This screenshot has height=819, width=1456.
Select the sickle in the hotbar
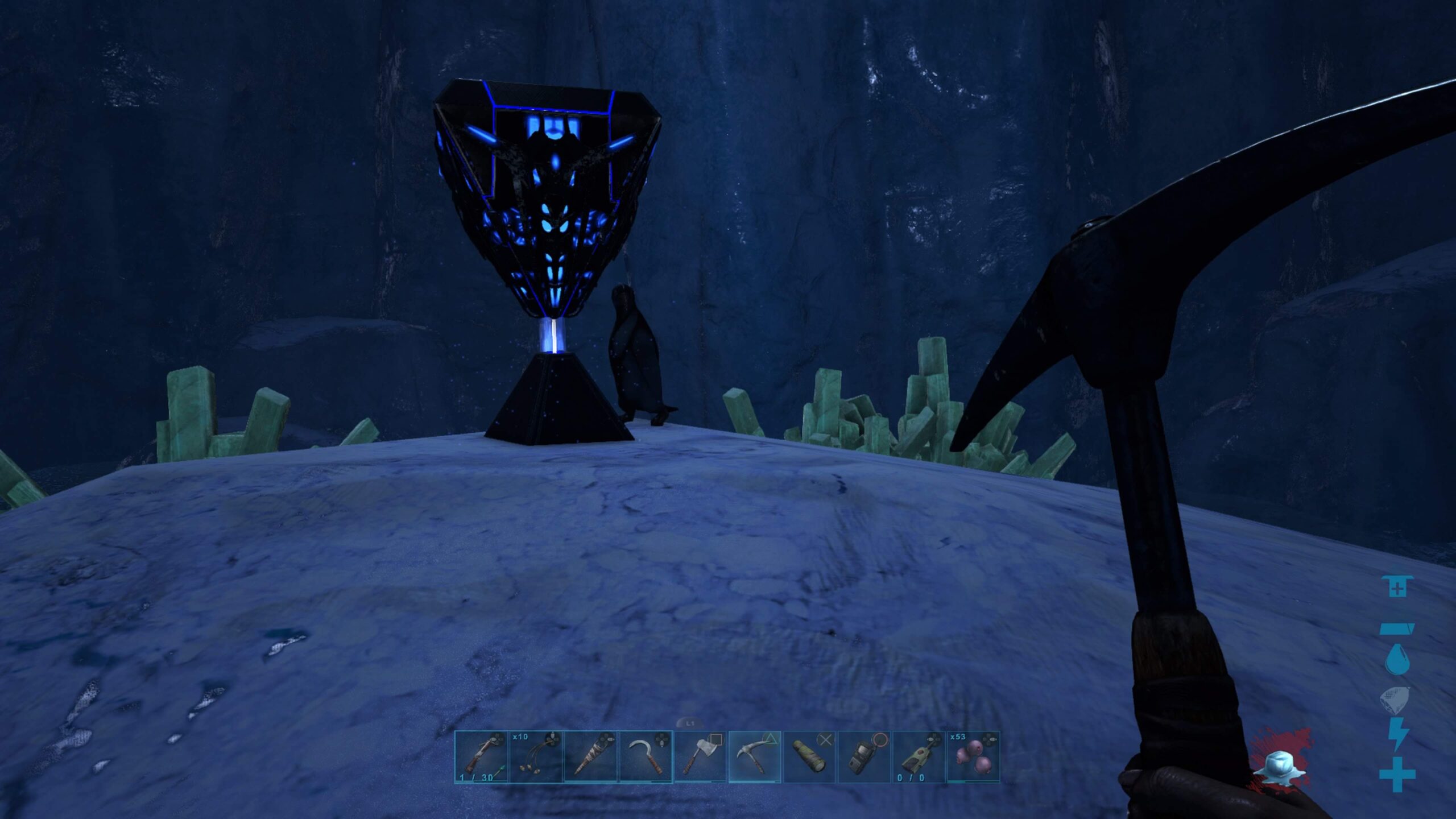click(x=645, y=757)
